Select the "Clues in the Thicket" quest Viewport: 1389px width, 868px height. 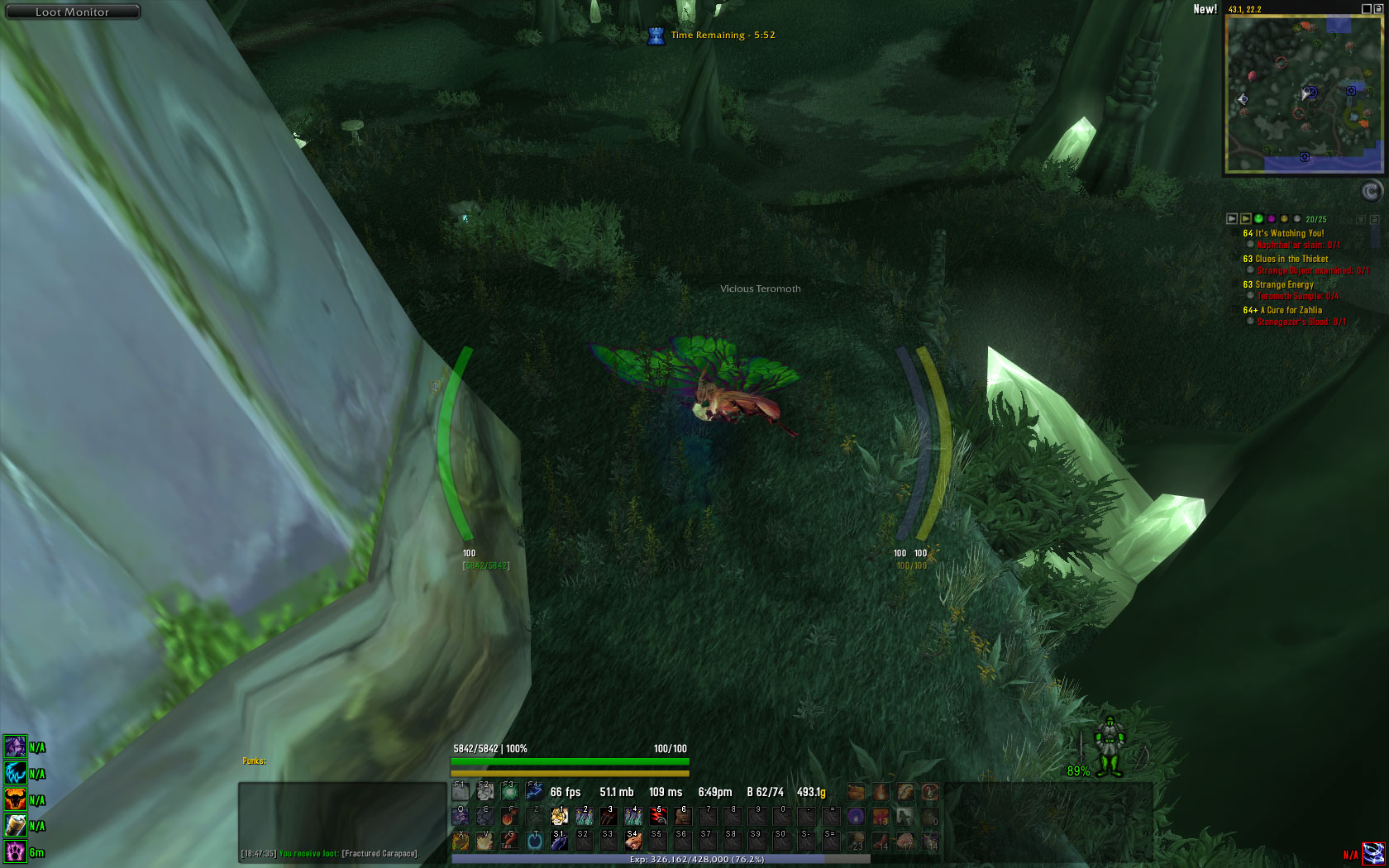(1291, 259)
